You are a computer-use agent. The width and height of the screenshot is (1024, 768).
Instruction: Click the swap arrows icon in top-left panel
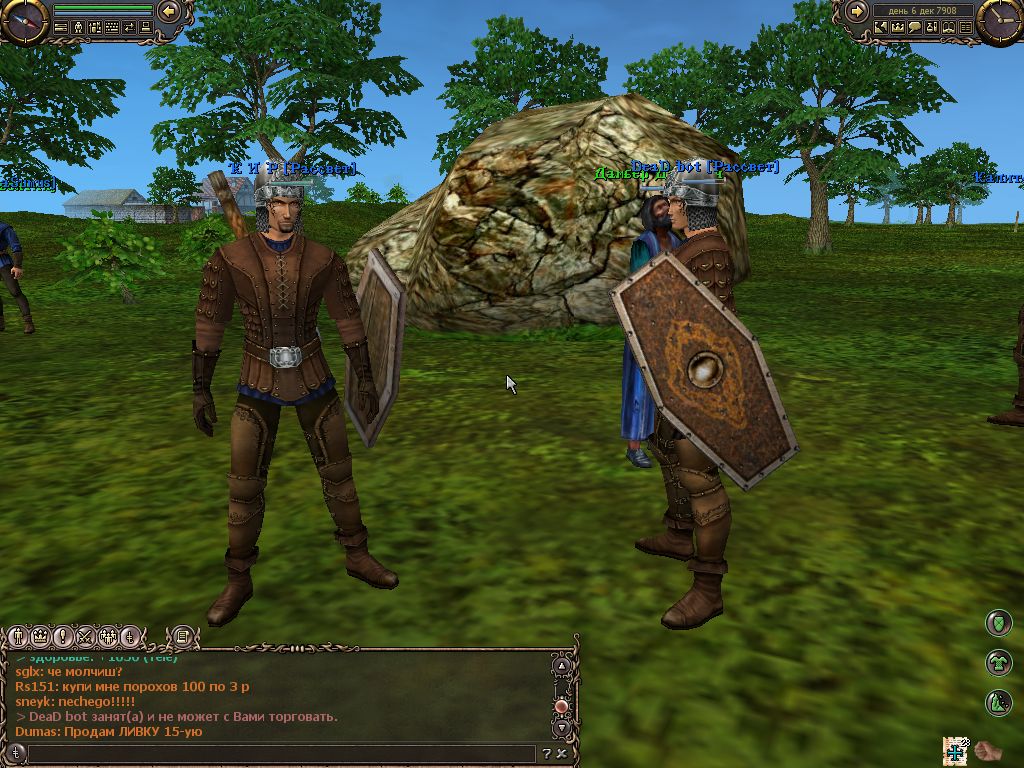(129, 28)
